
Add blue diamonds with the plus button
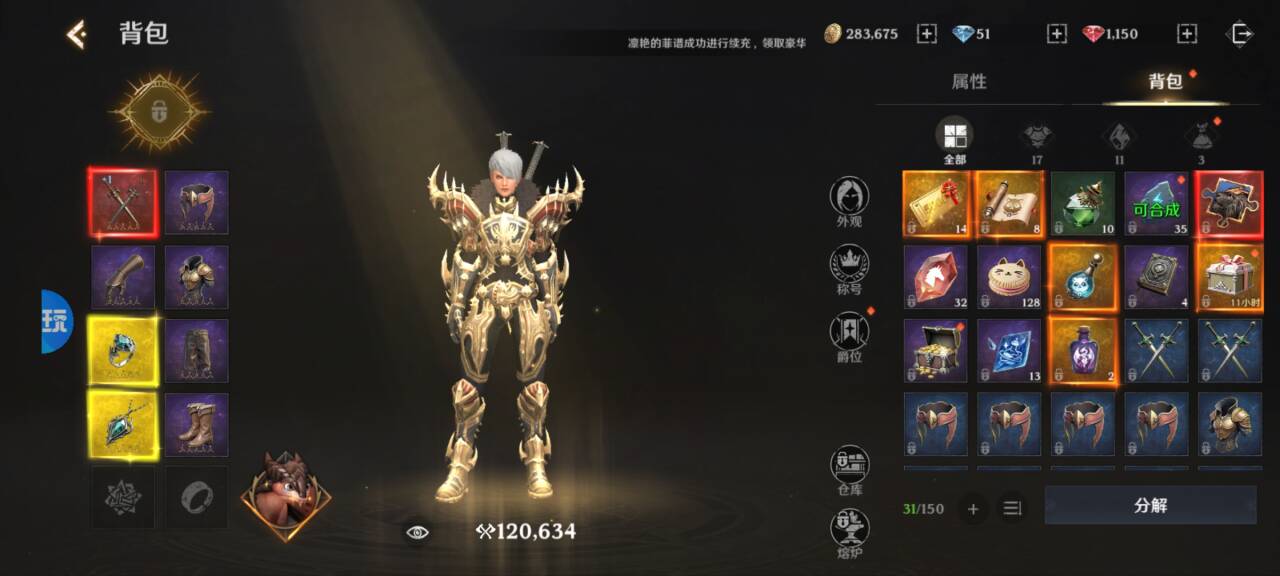pos(1057,34)
